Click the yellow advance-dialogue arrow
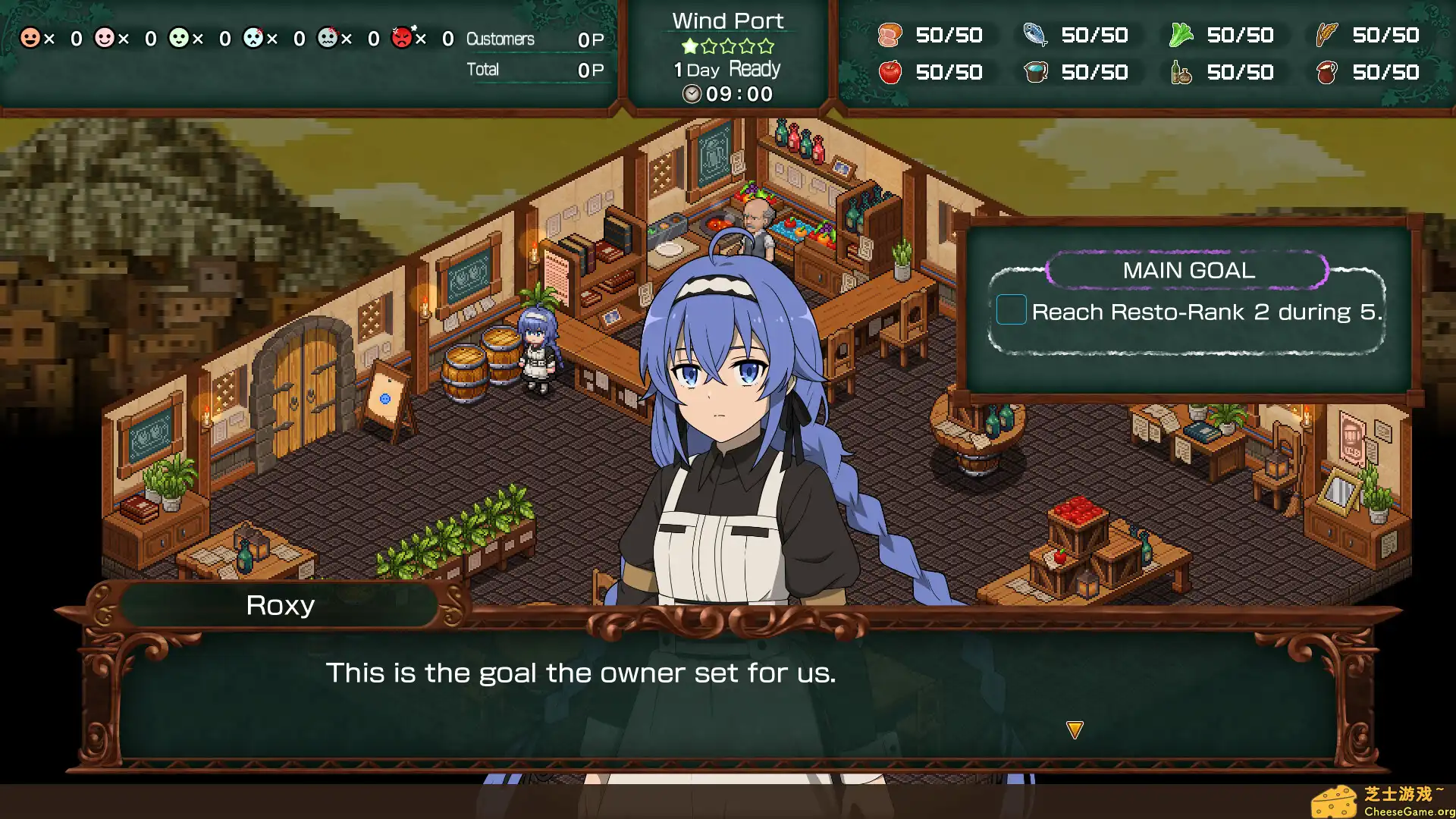This screenshot has width=1456, height=819. [x=1074, y=728]
